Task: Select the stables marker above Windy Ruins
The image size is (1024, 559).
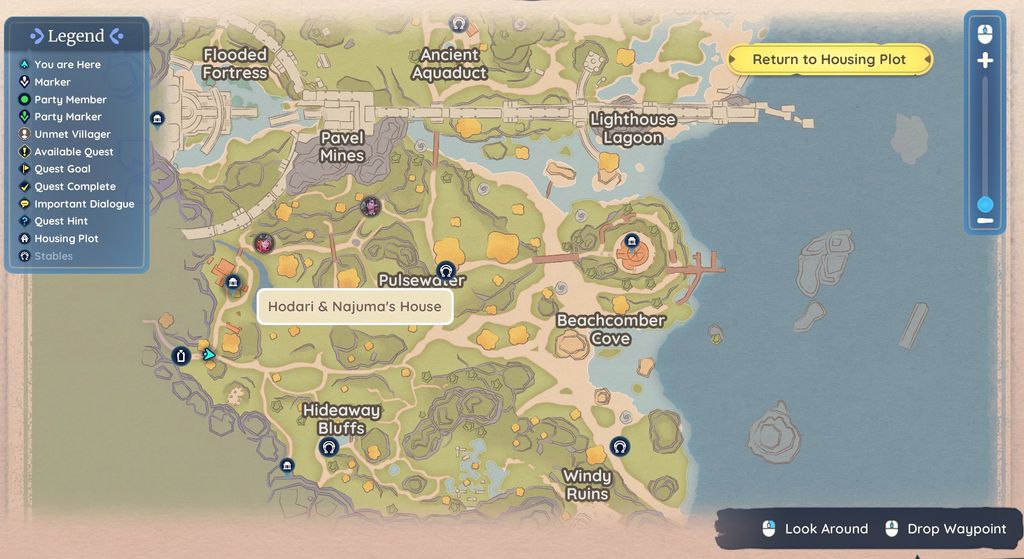Action: [x=620, y=446]
